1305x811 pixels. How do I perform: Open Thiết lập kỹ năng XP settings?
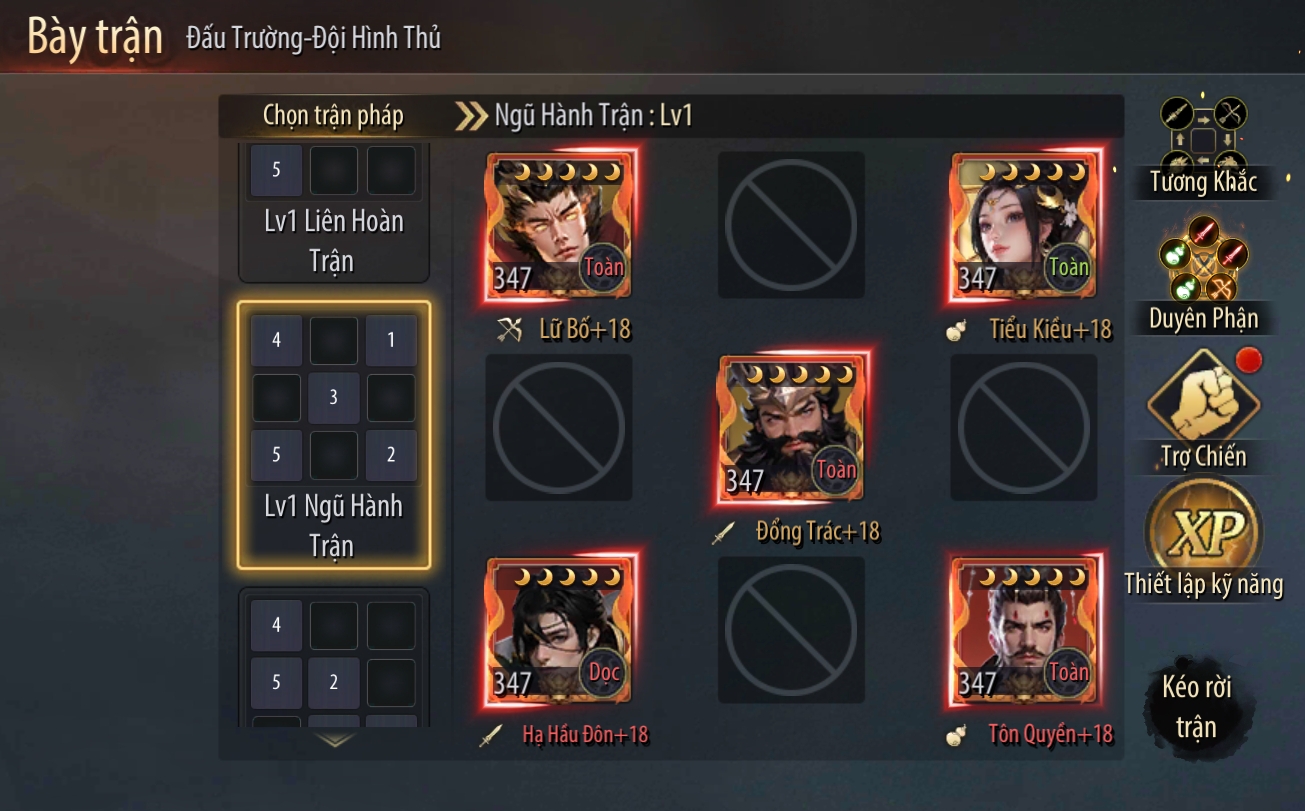(1202, 540)
